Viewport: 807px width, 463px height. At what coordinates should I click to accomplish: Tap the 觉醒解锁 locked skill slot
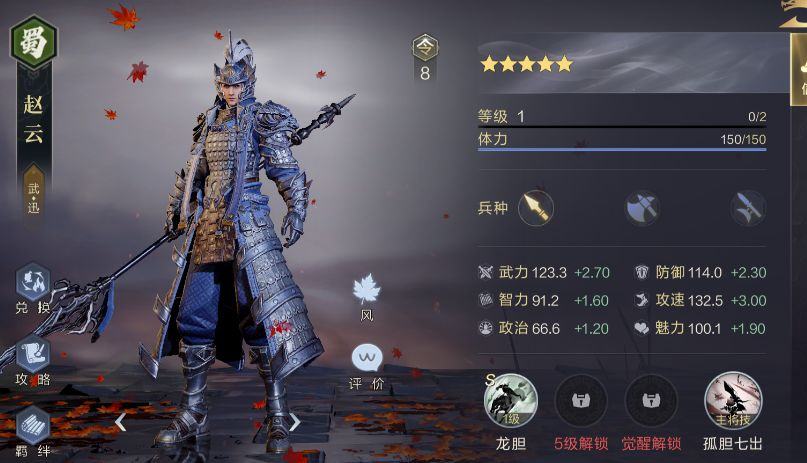(651, 400)
